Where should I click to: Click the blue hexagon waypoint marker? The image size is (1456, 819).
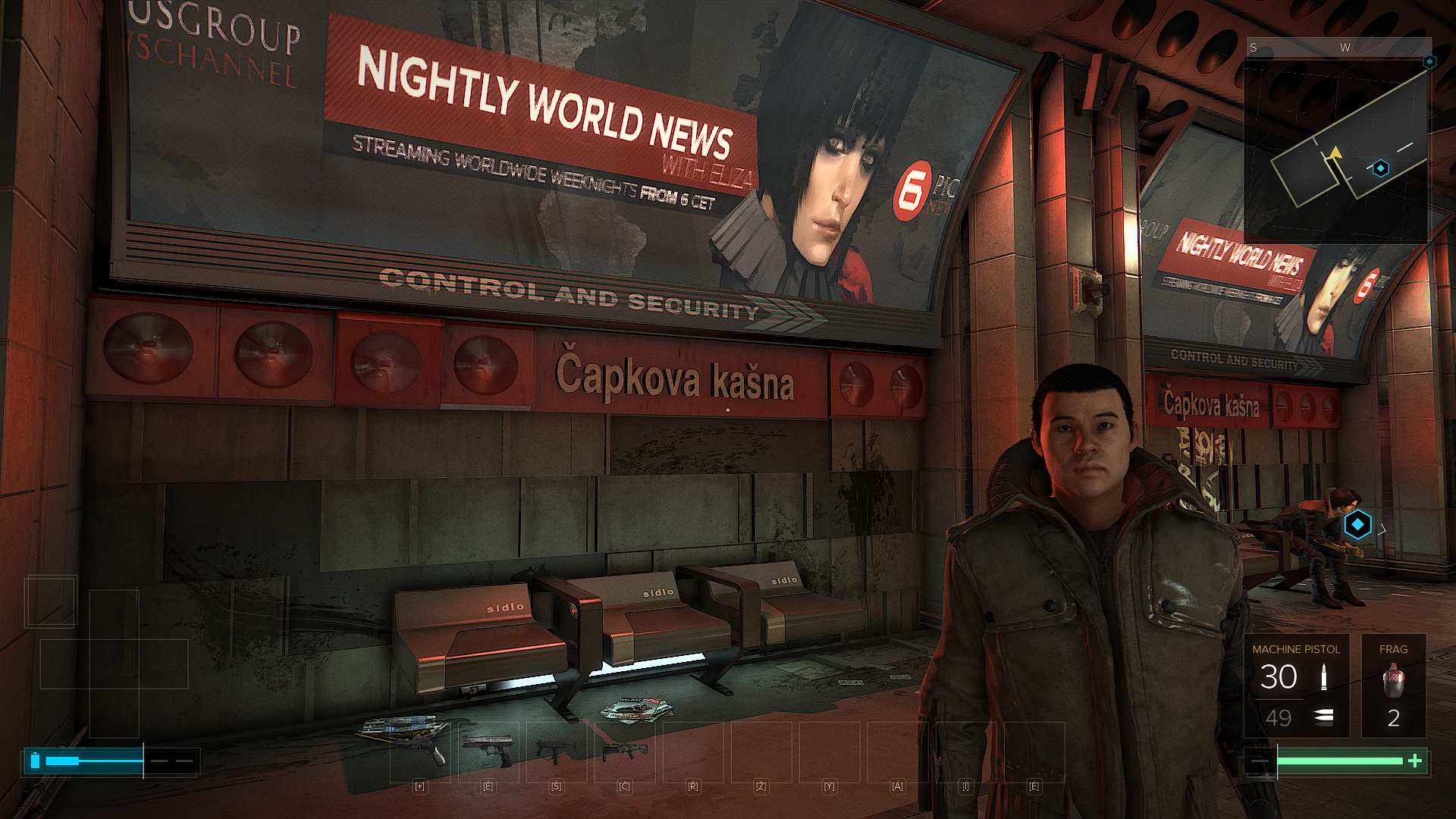[x=1357, y=524]
